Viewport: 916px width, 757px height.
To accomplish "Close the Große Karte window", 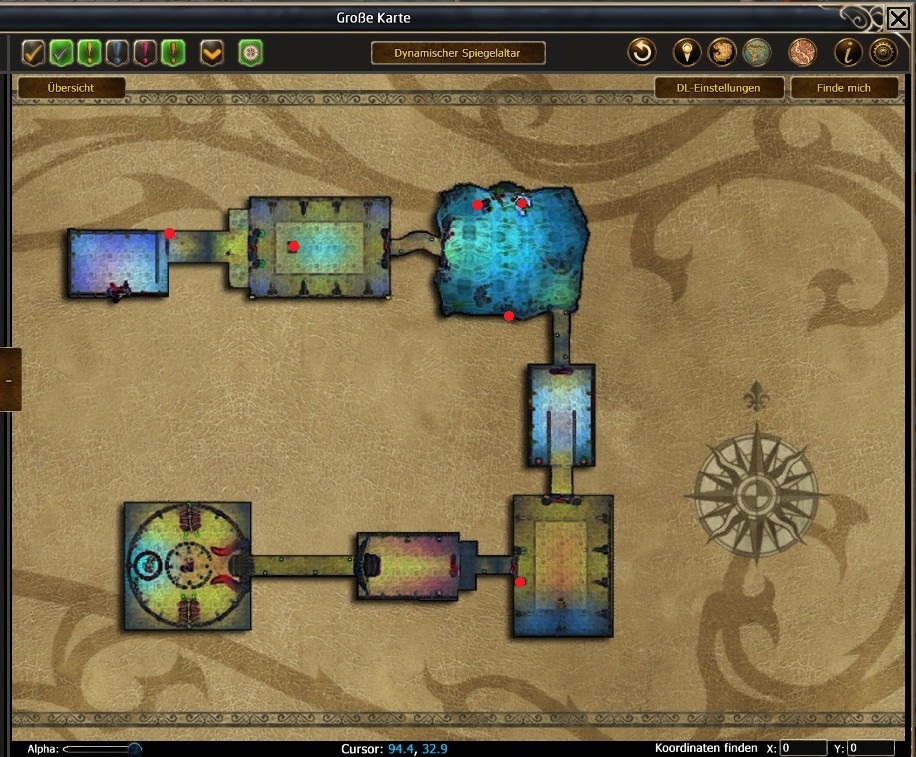I will (898, 18).
